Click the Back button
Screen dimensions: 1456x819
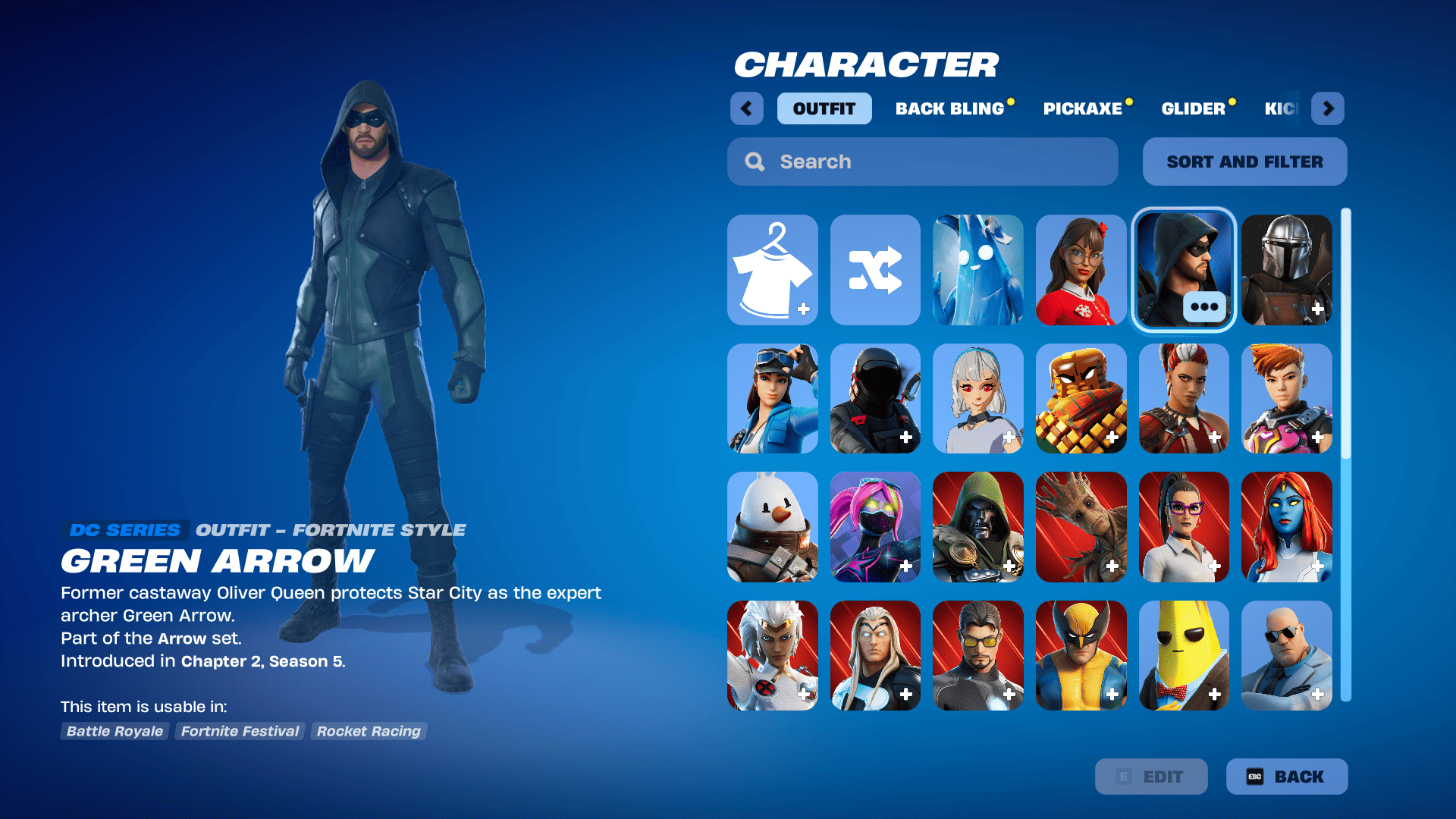pos(1286,776)
